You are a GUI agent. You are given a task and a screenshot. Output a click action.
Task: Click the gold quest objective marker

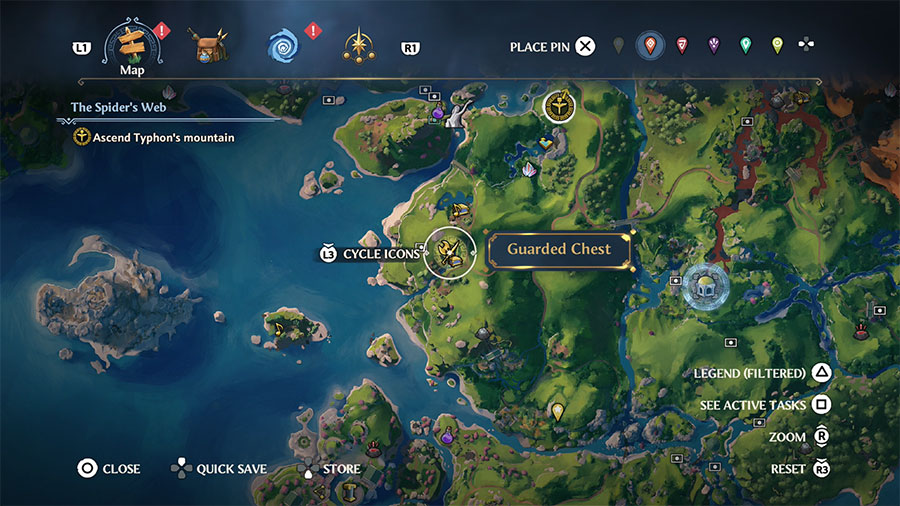tap(559, 105)
